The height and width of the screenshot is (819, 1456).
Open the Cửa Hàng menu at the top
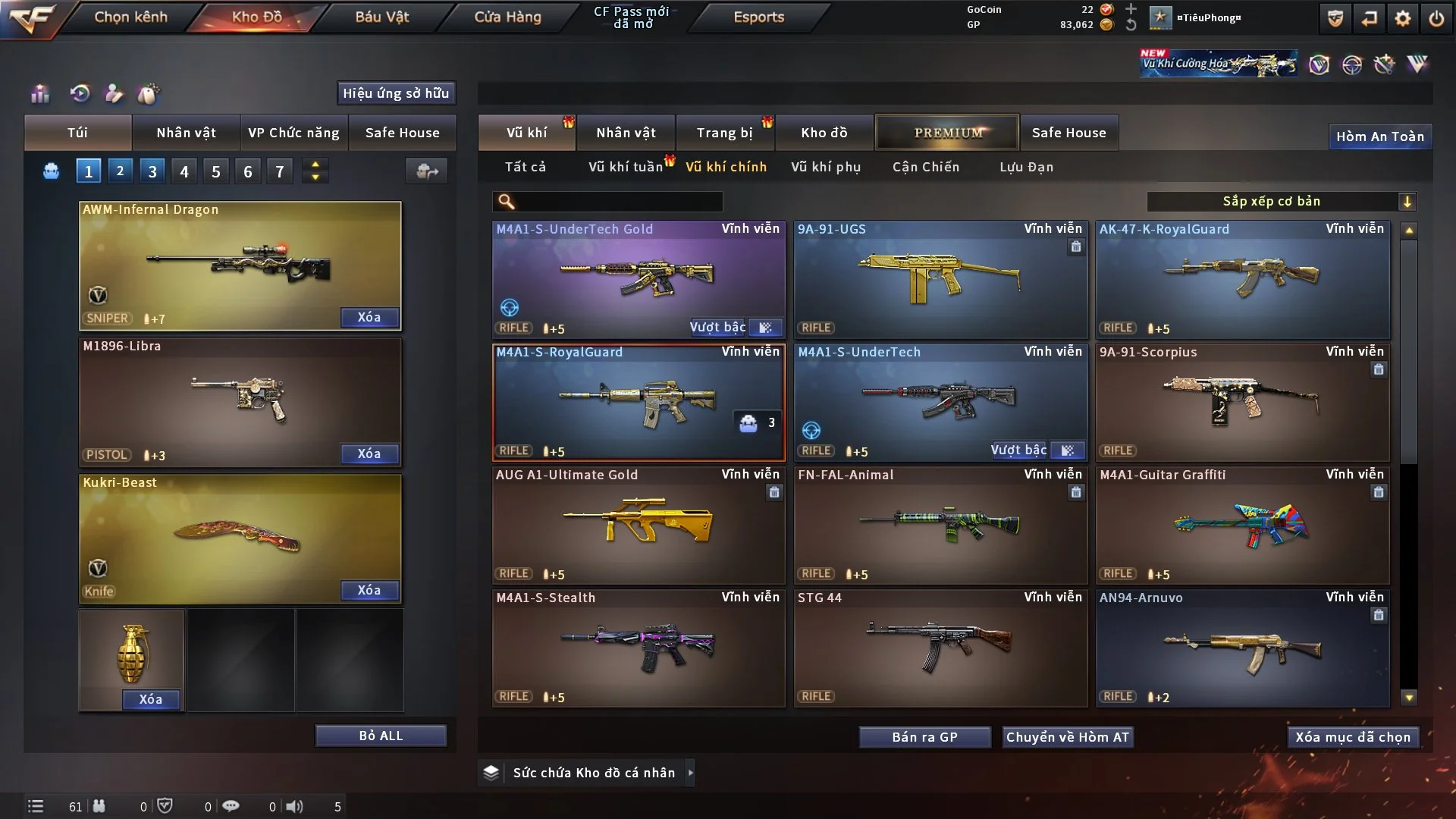pyautogui.click(x=507, y=17)
